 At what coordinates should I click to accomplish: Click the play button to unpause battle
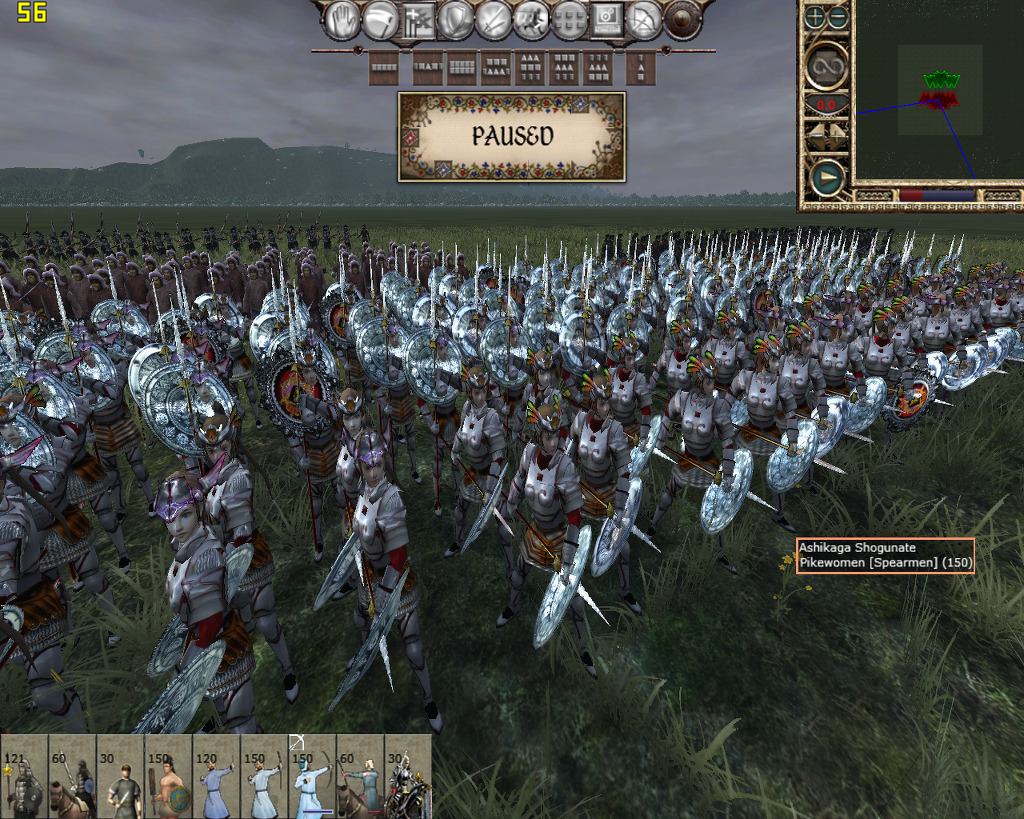(x=827, y=179)
